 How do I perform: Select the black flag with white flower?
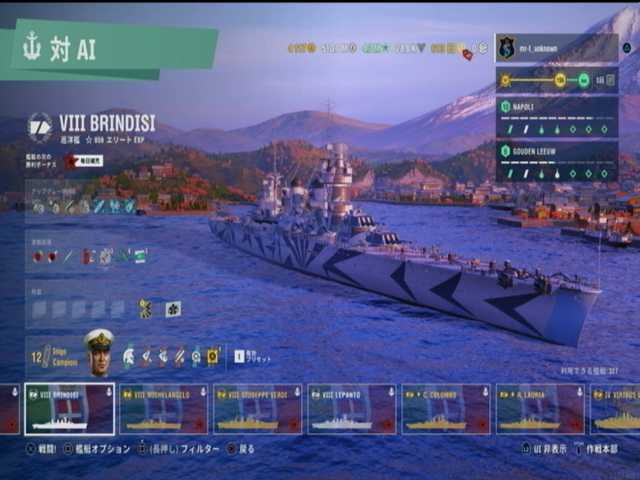pyautogui.click(x=173, y=309)
